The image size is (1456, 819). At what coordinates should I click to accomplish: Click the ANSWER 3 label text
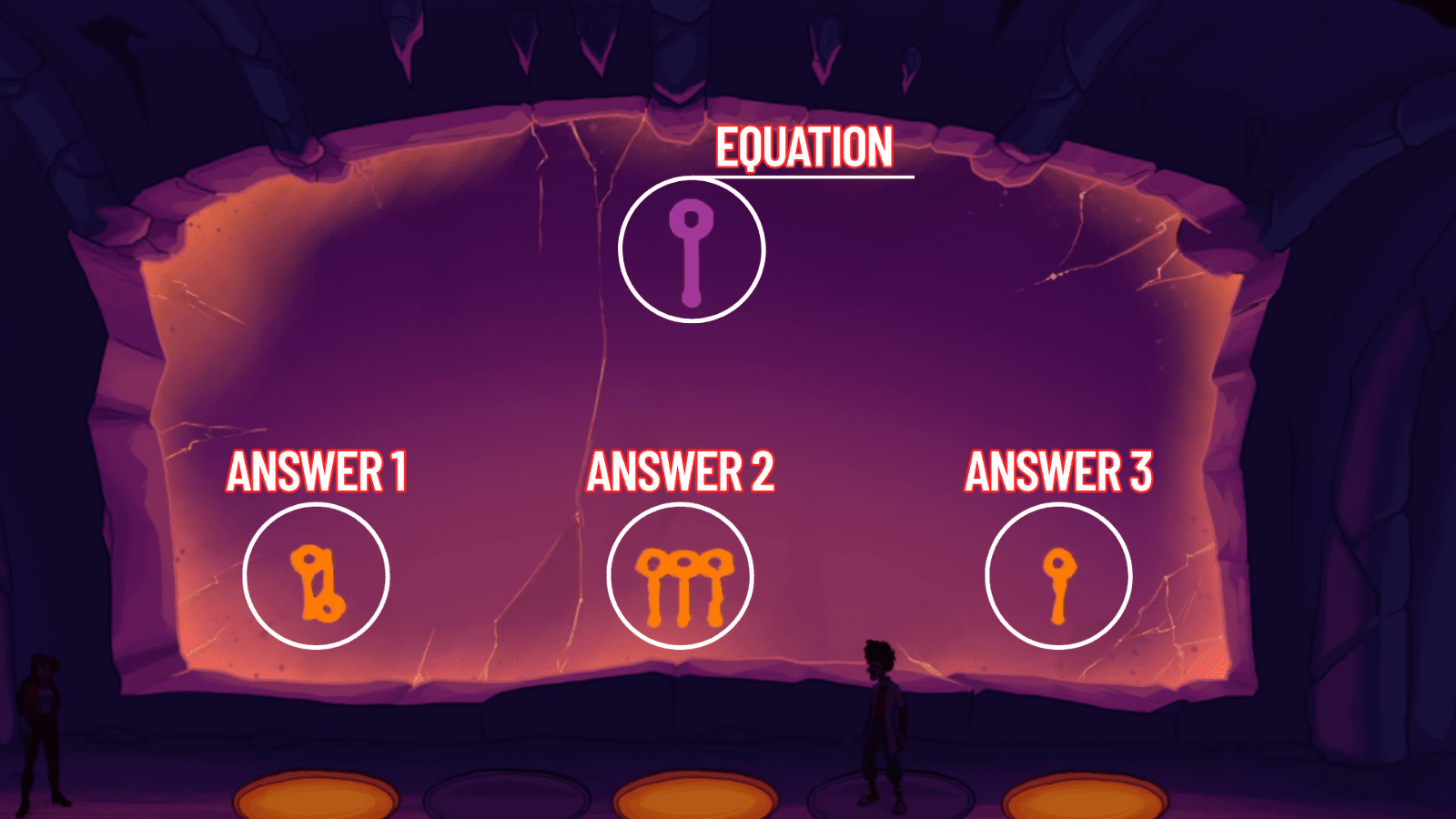1061,471
